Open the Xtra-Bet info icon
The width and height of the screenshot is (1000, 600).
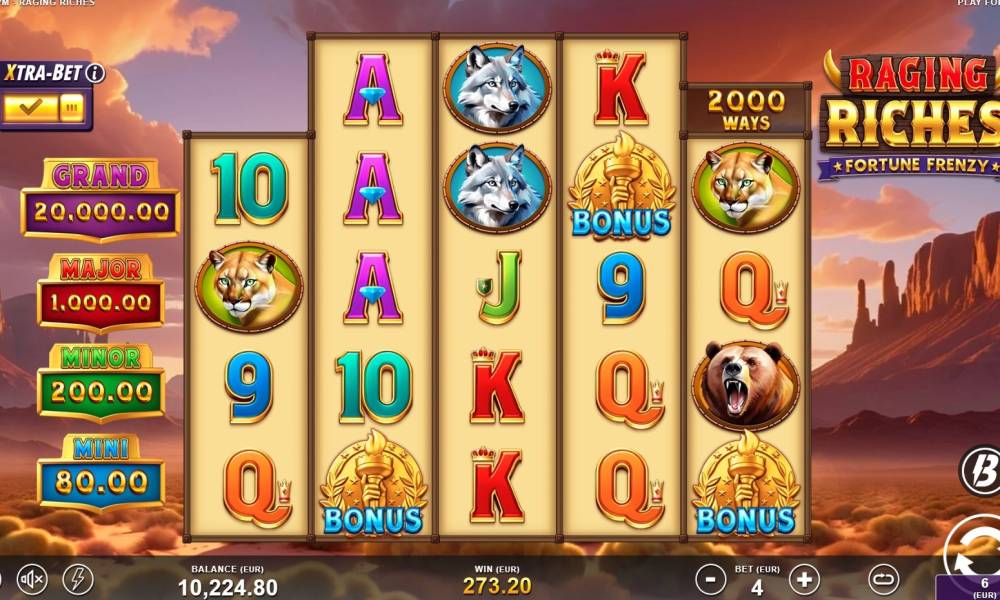[x=95, y=72]
